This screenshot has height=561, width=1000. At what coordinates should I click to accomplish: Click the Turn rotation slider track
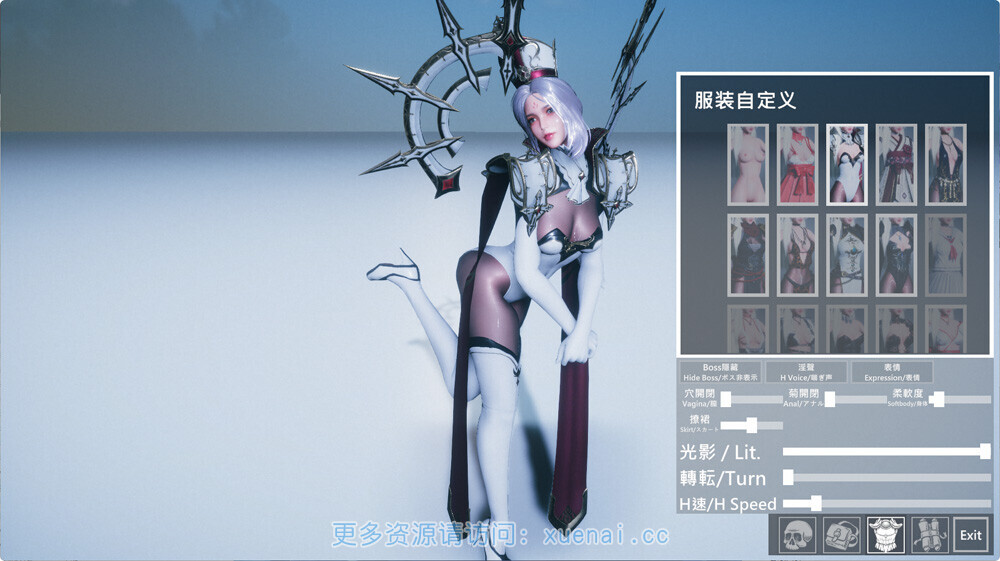pyautogui.click(x=888, y=478)
